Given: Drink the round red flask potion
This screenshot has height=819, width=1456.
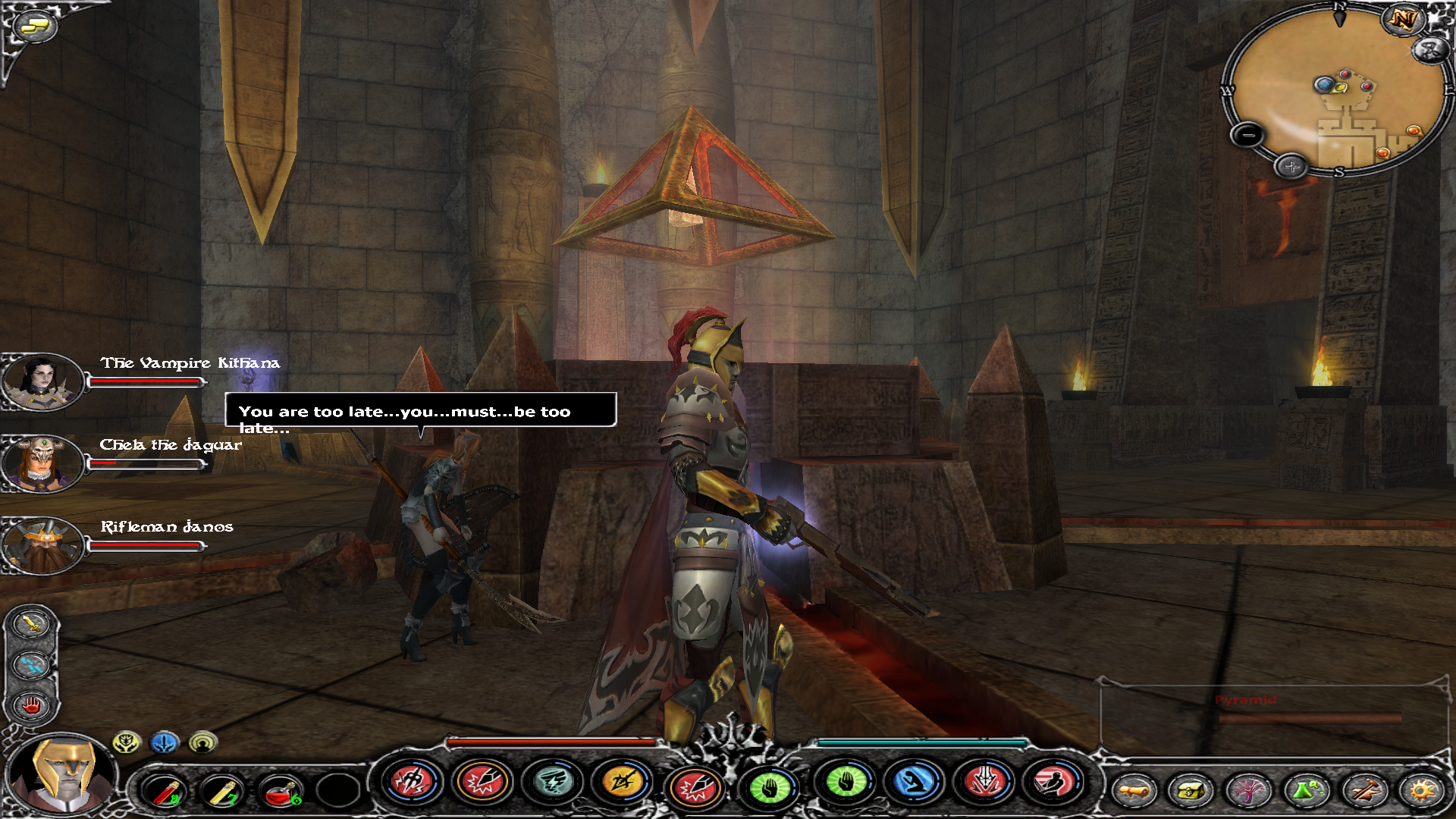Looking at the screenshot, I should click(x=279, y=792).
